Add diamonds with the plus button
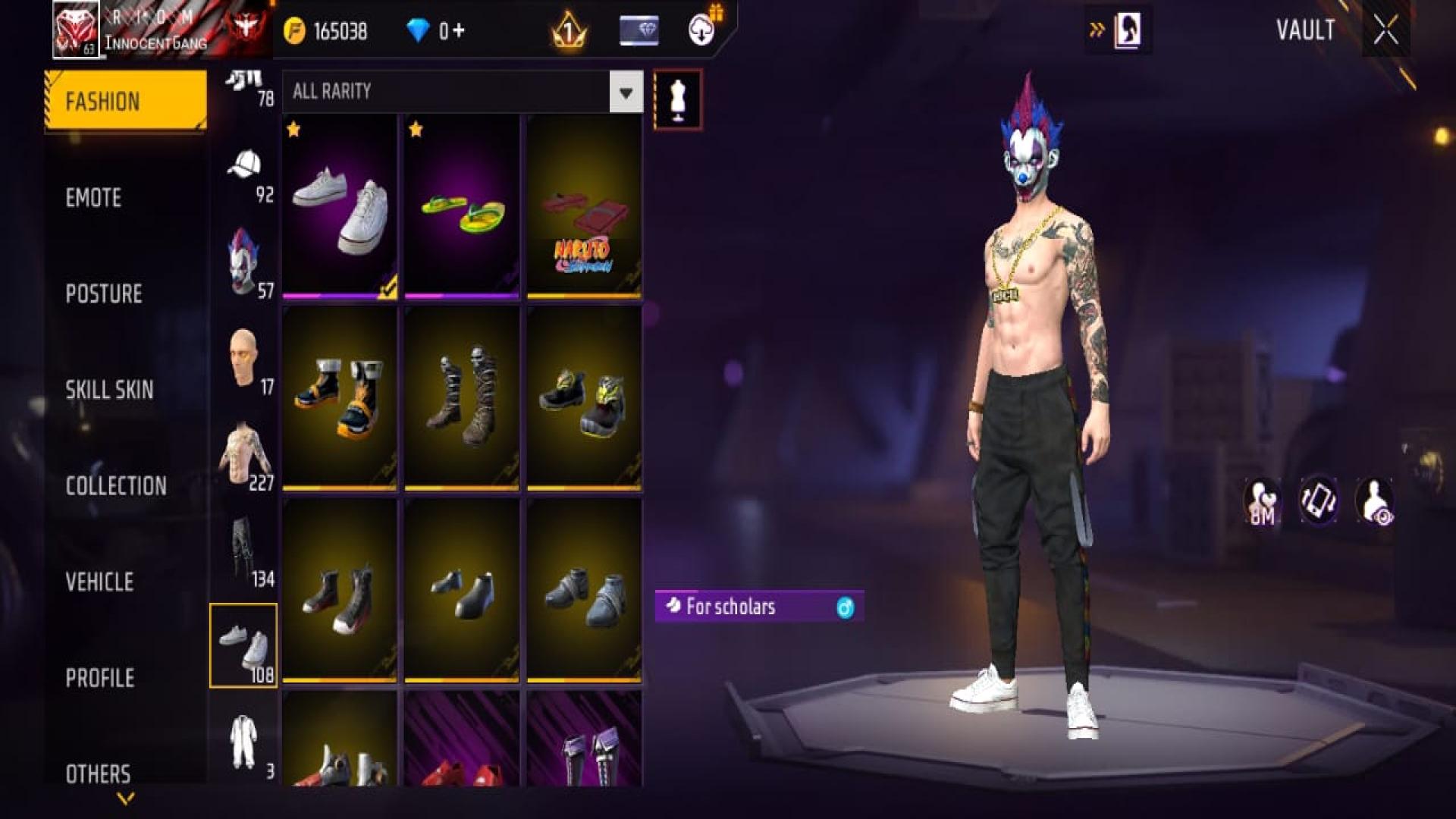The image size is (1456, 819). (x=458, y=31)
